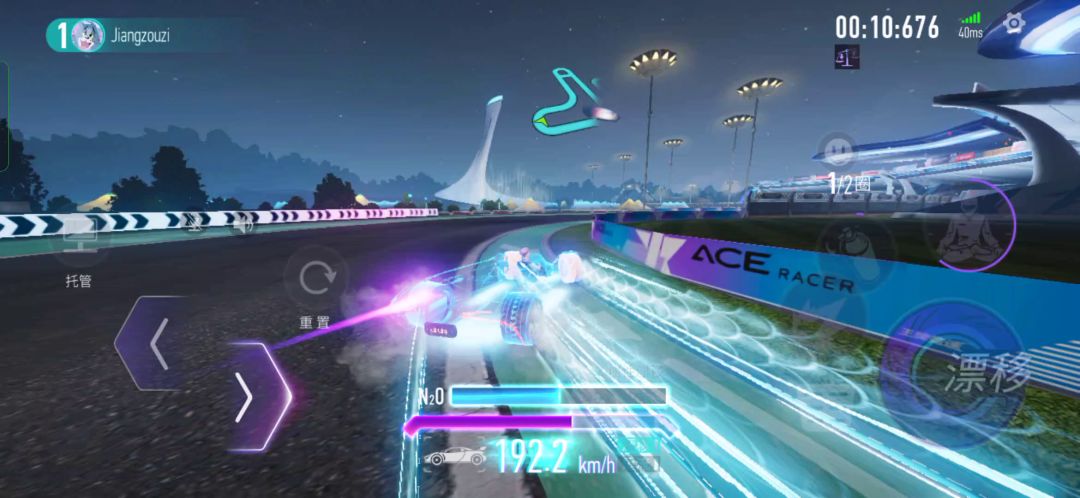1080x498 pixels.
Task: Select Jiangzouzi's rank avatar
Action: (87, 35)
